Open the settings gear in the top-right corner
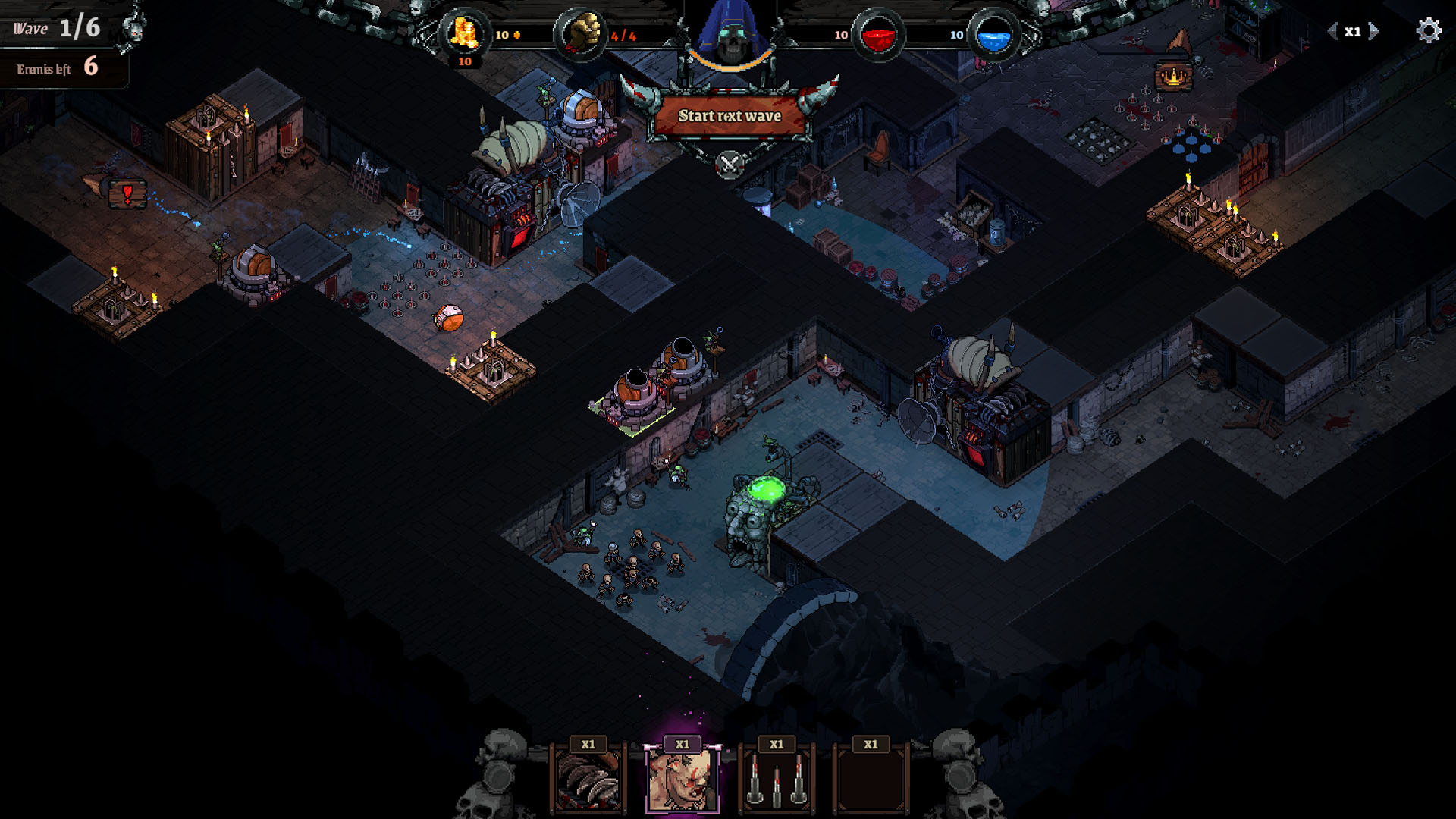 tap(1430, 31)
